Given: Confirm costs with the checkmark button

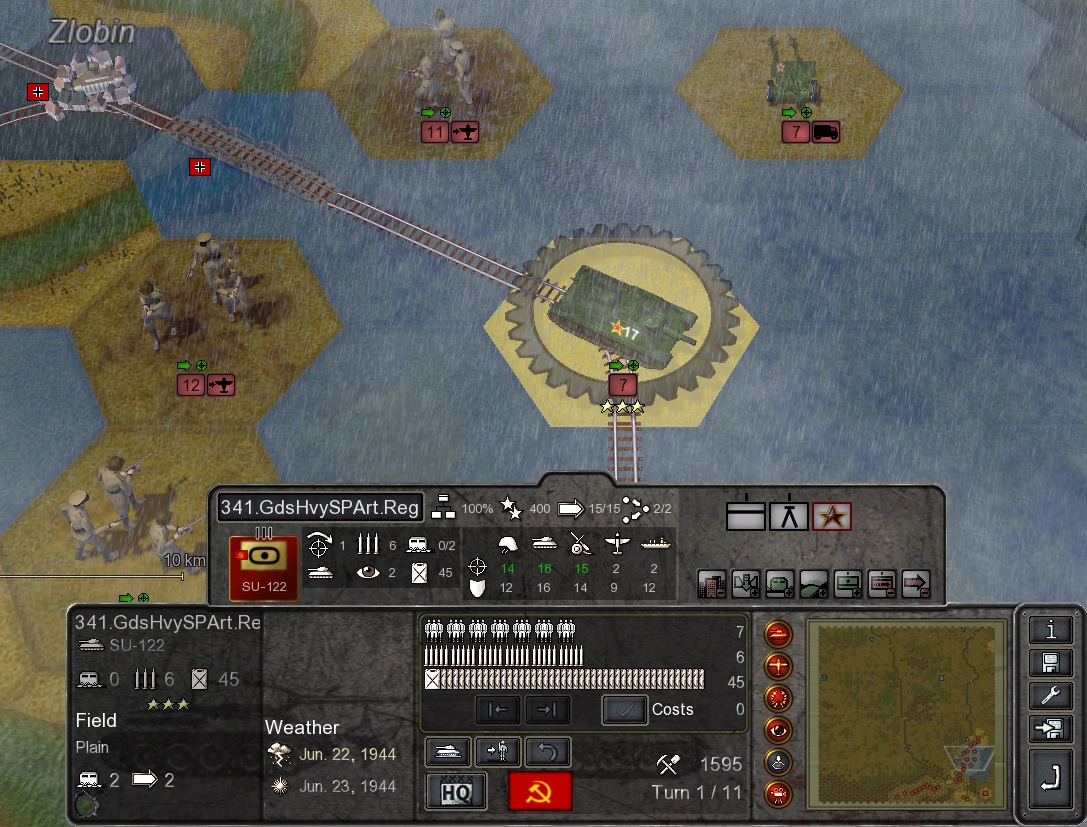Looking at the screenshot, I should 623,710.
